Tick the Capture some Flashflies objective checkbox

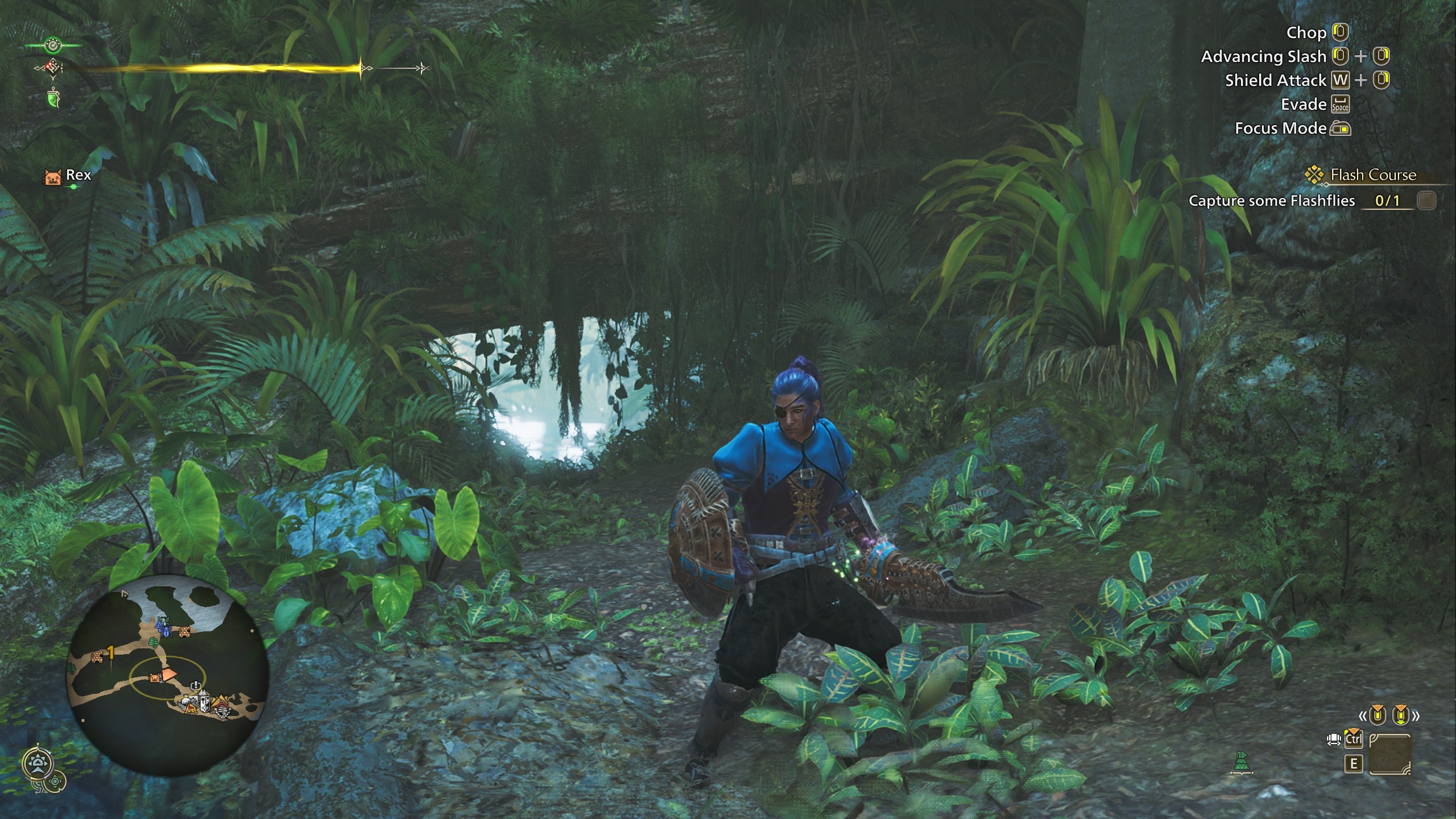coord(1426,201)
